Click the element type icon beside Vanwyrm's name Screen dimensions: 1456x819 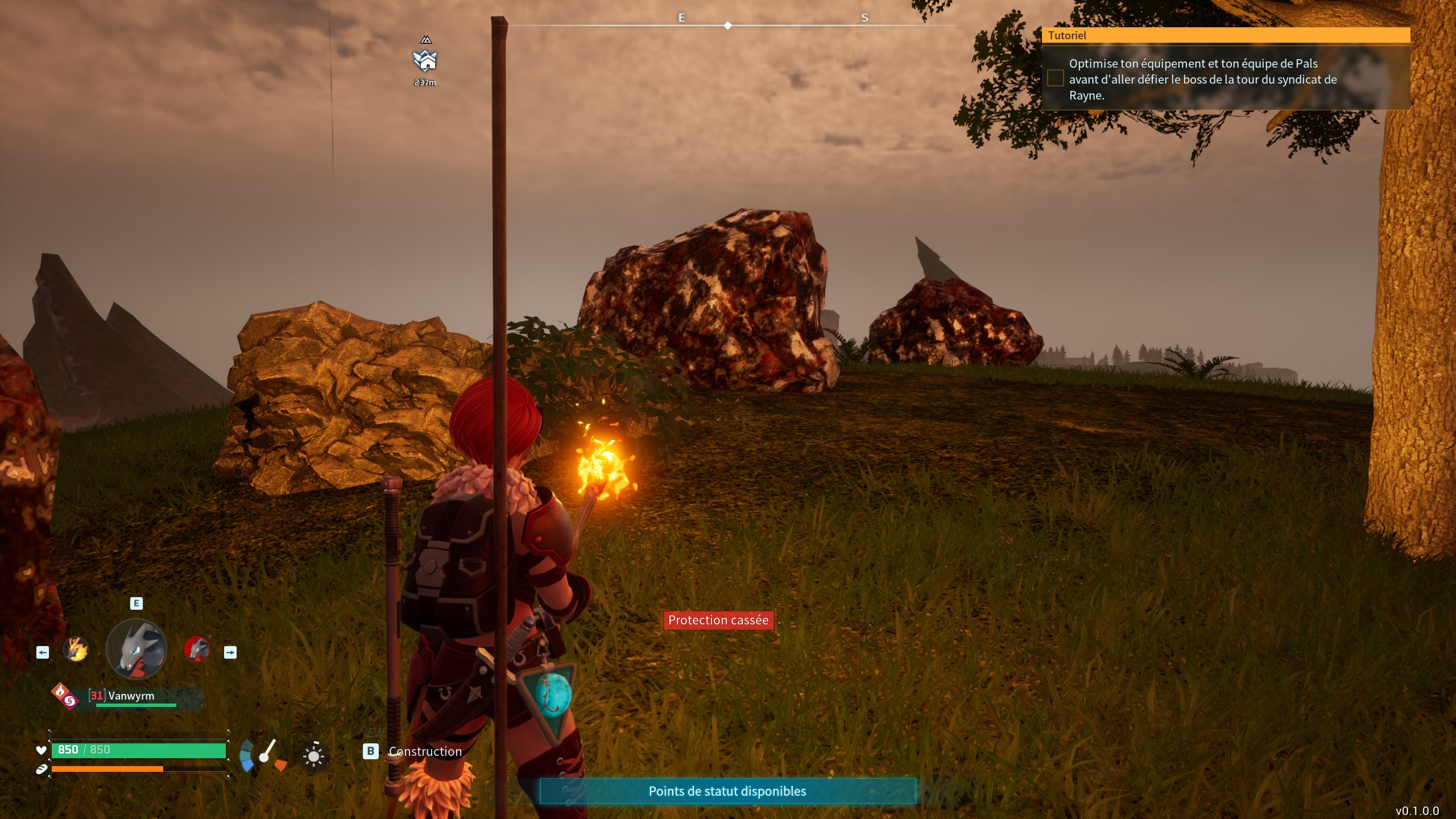coord(65,696)
